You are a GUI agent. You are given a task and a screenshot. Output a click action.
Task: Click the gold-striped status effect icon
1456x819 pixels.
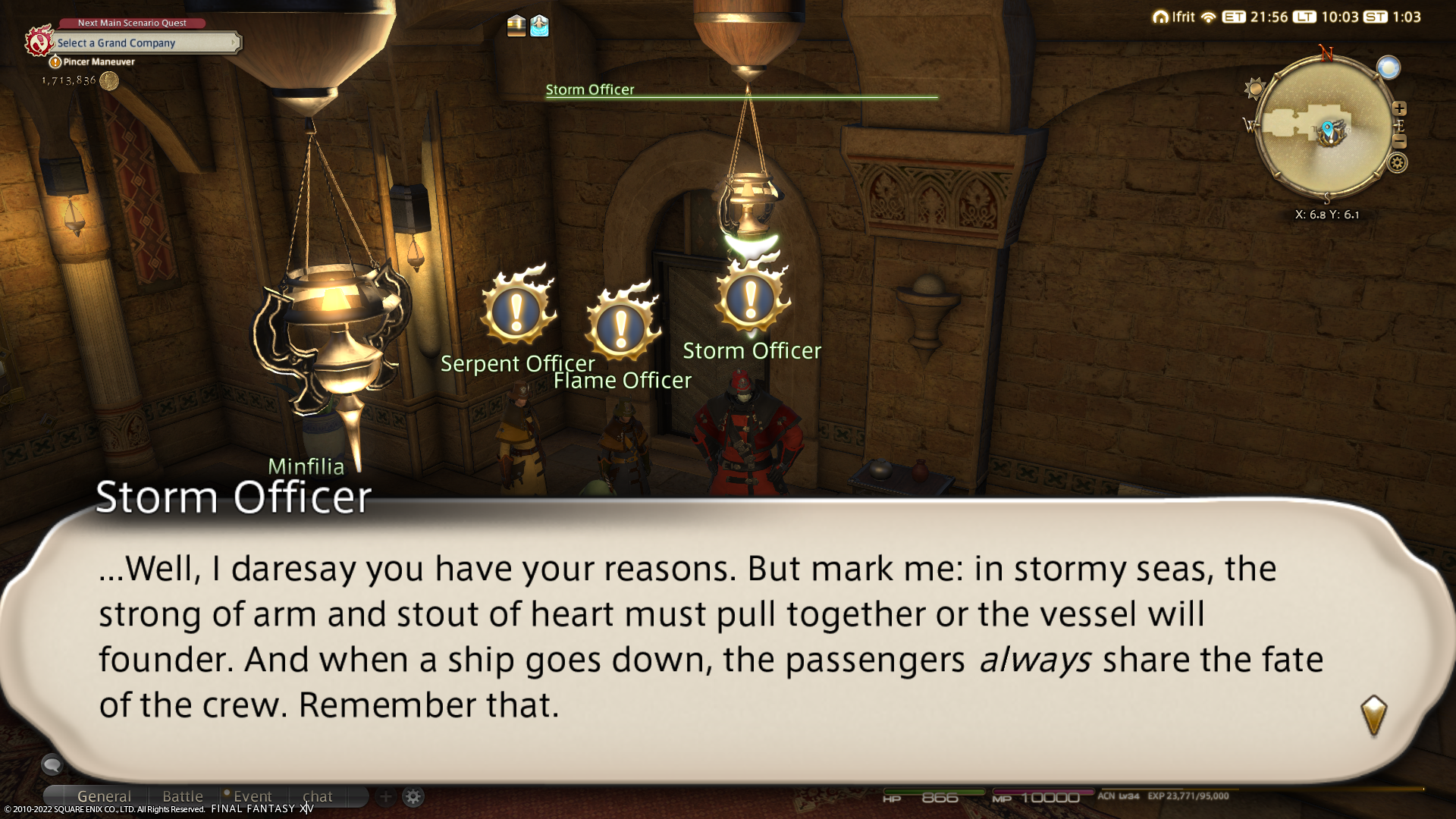tap(516, 26)
